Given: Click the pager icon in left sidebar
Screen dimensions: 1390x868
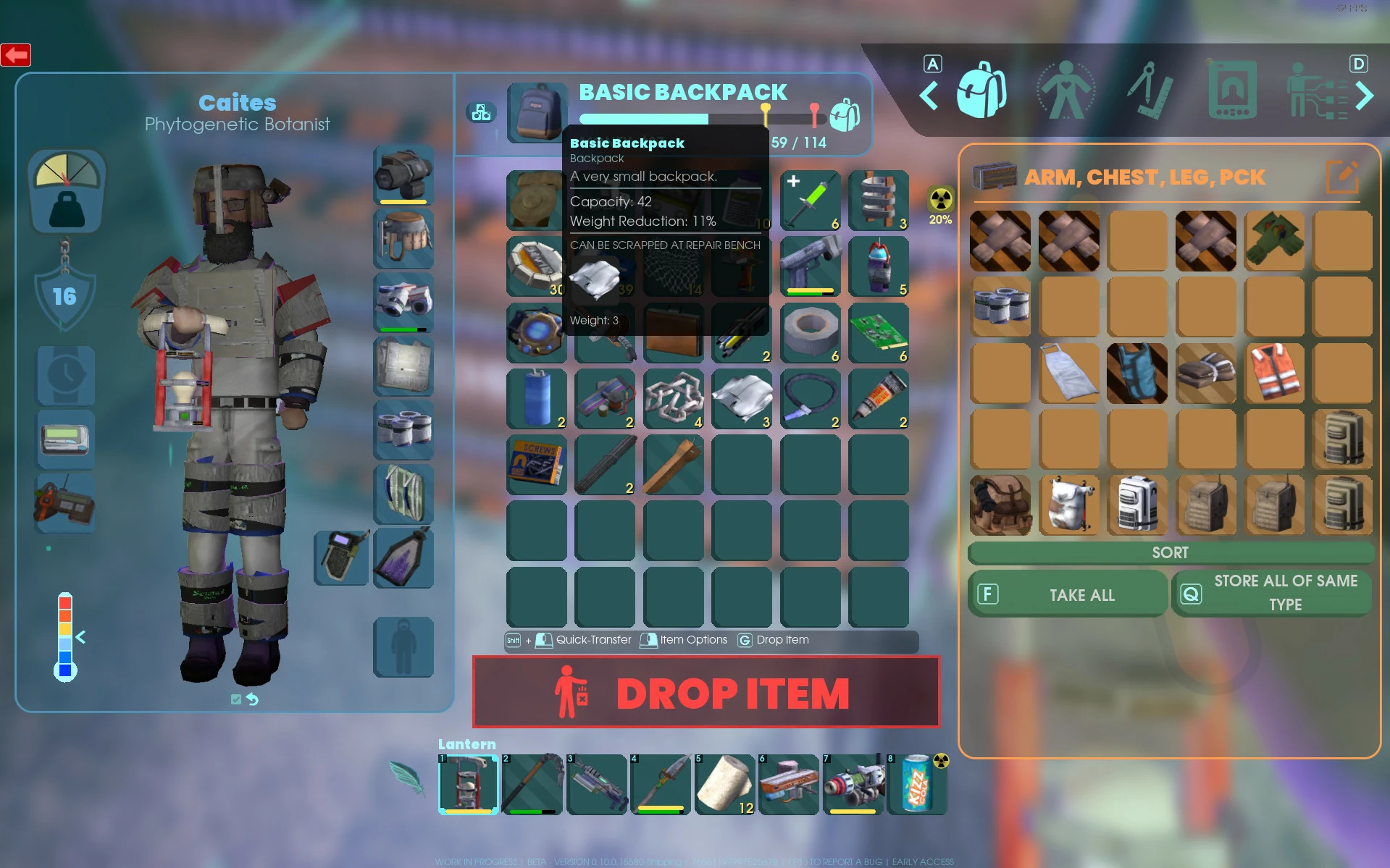Looking at the screenshot, I should tap(64, 438).
